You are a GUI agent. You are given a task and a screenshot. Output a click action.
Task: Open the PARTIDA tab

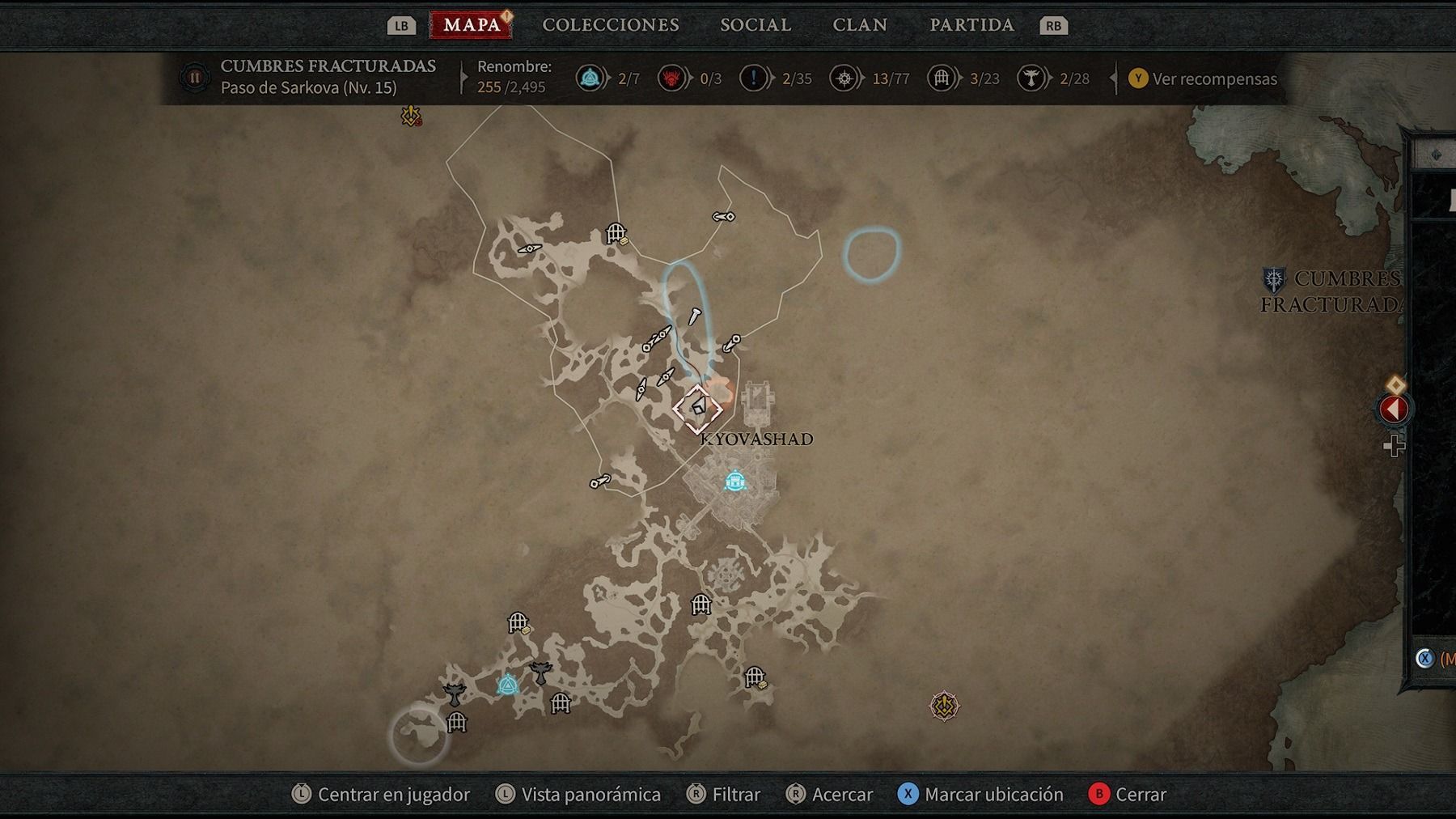coord(971,25)
